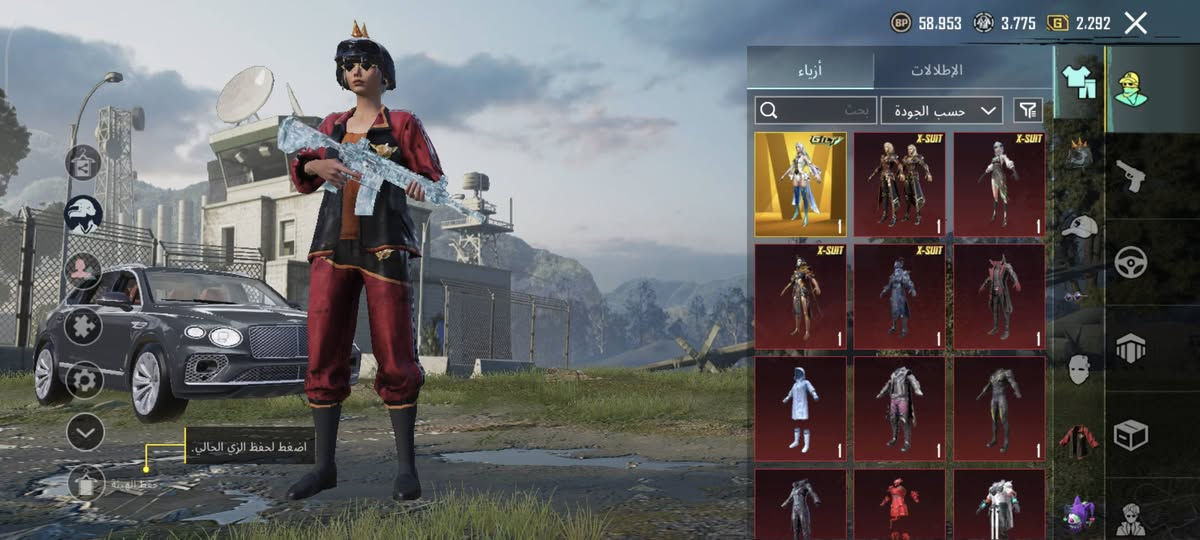Screen dimensions: 1200x540
Task: Switch to the أزياء outfits tab
Action: [x=810, y=69]
